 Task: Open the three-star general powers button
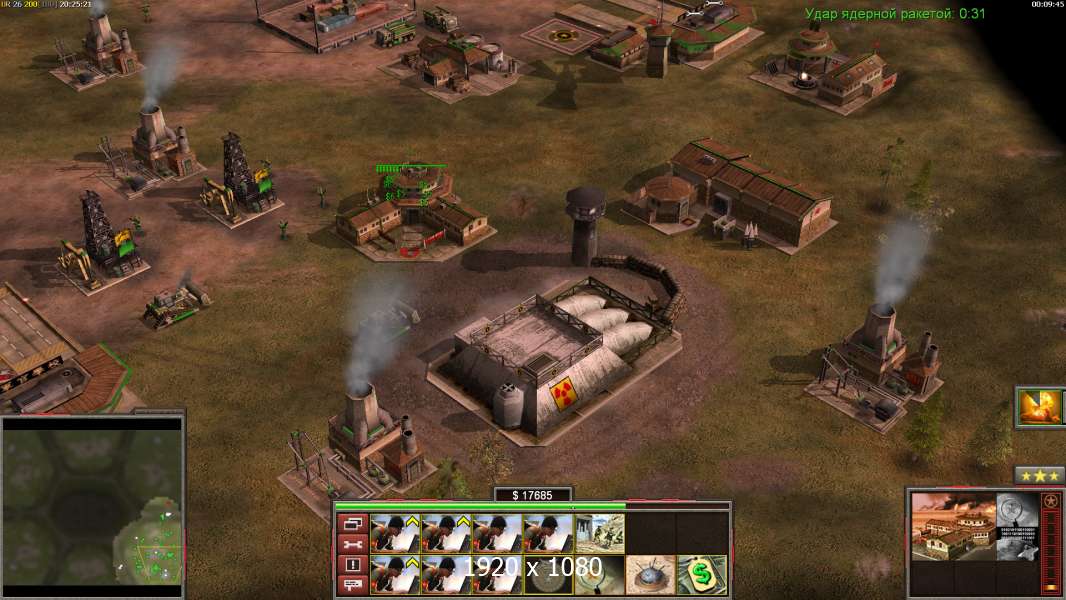click(1039, 475)
